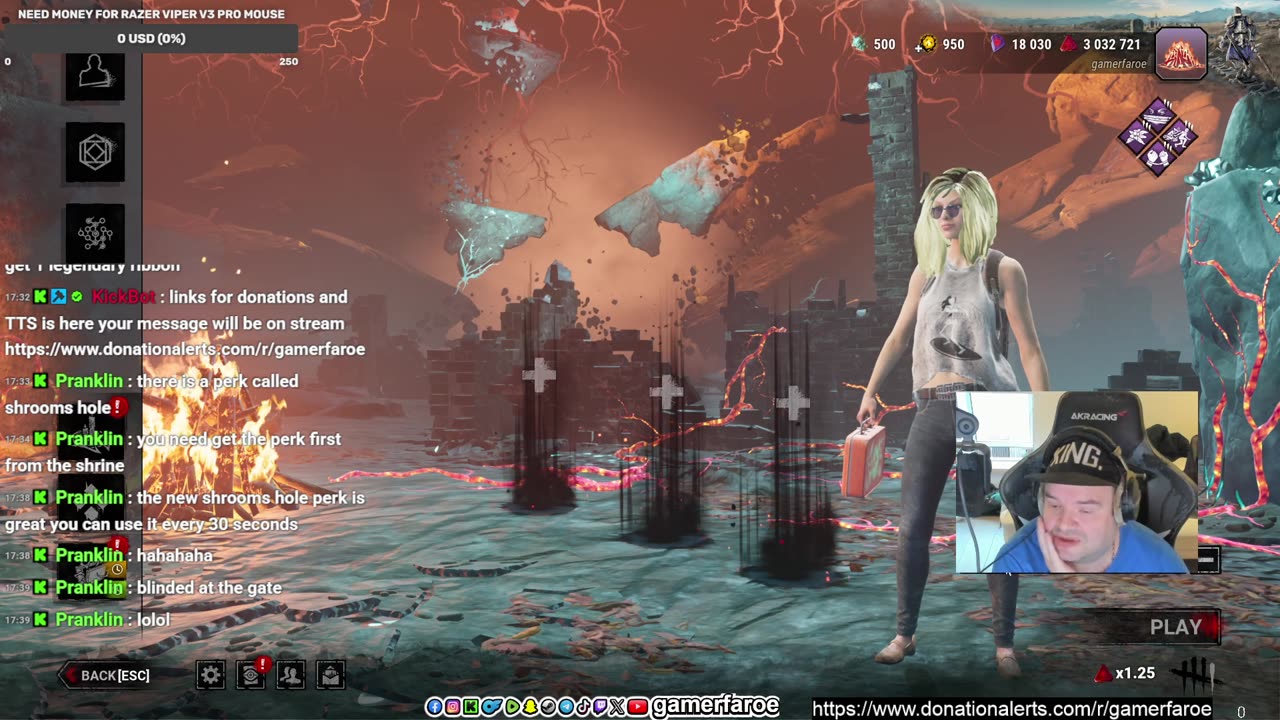Image resolution: width=1280 pixels, height=720 pixels.
Task: Open the hexagon loadout tab
Action: pos(95,153)
